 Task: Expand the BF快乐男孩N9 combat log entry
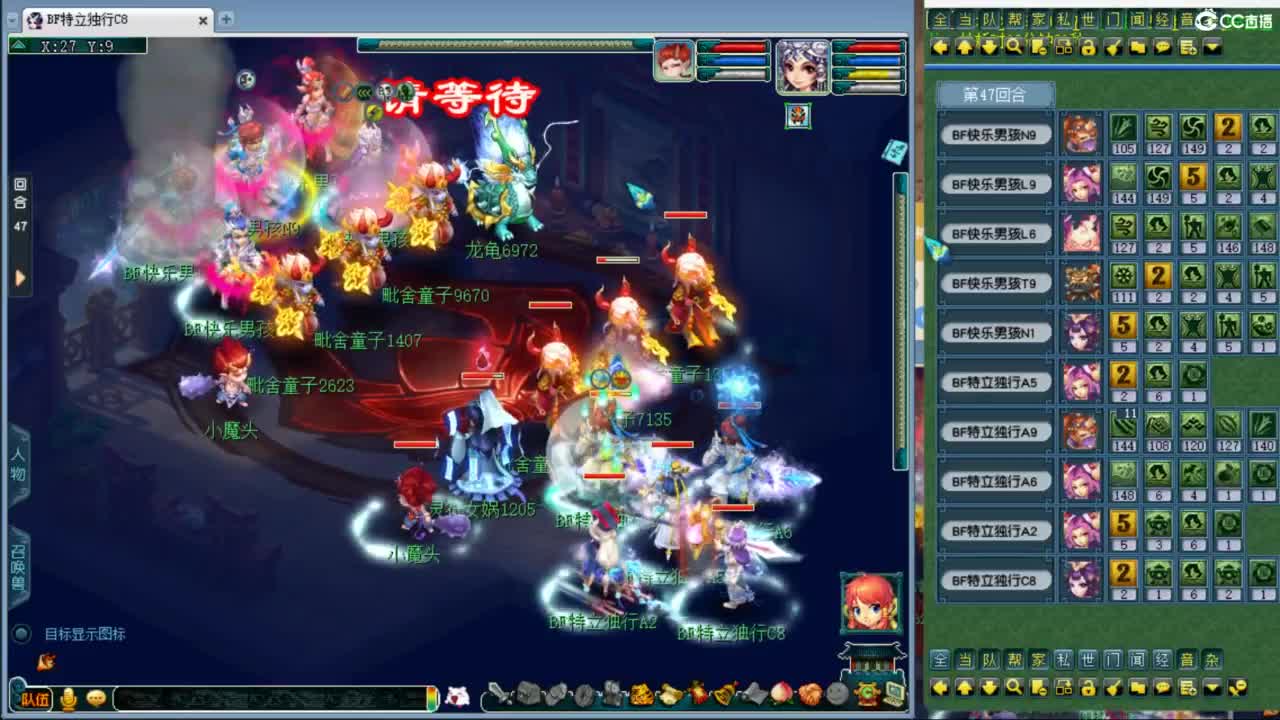coord(995,134)
